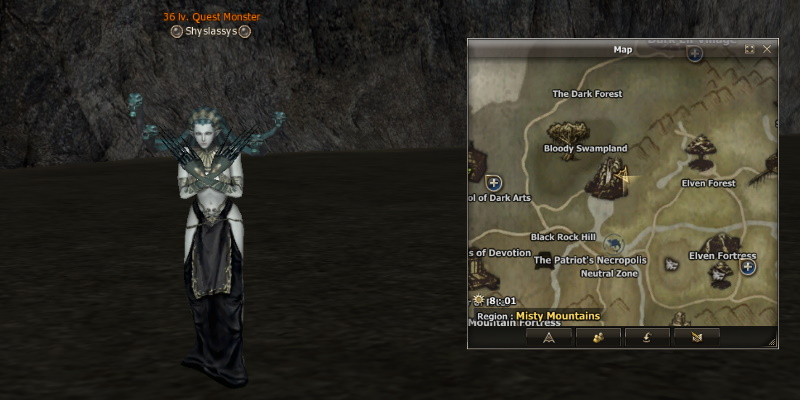Click the Neutral Zone map label
The width and height of the screenshot is (800, 400).
point(609,273)
